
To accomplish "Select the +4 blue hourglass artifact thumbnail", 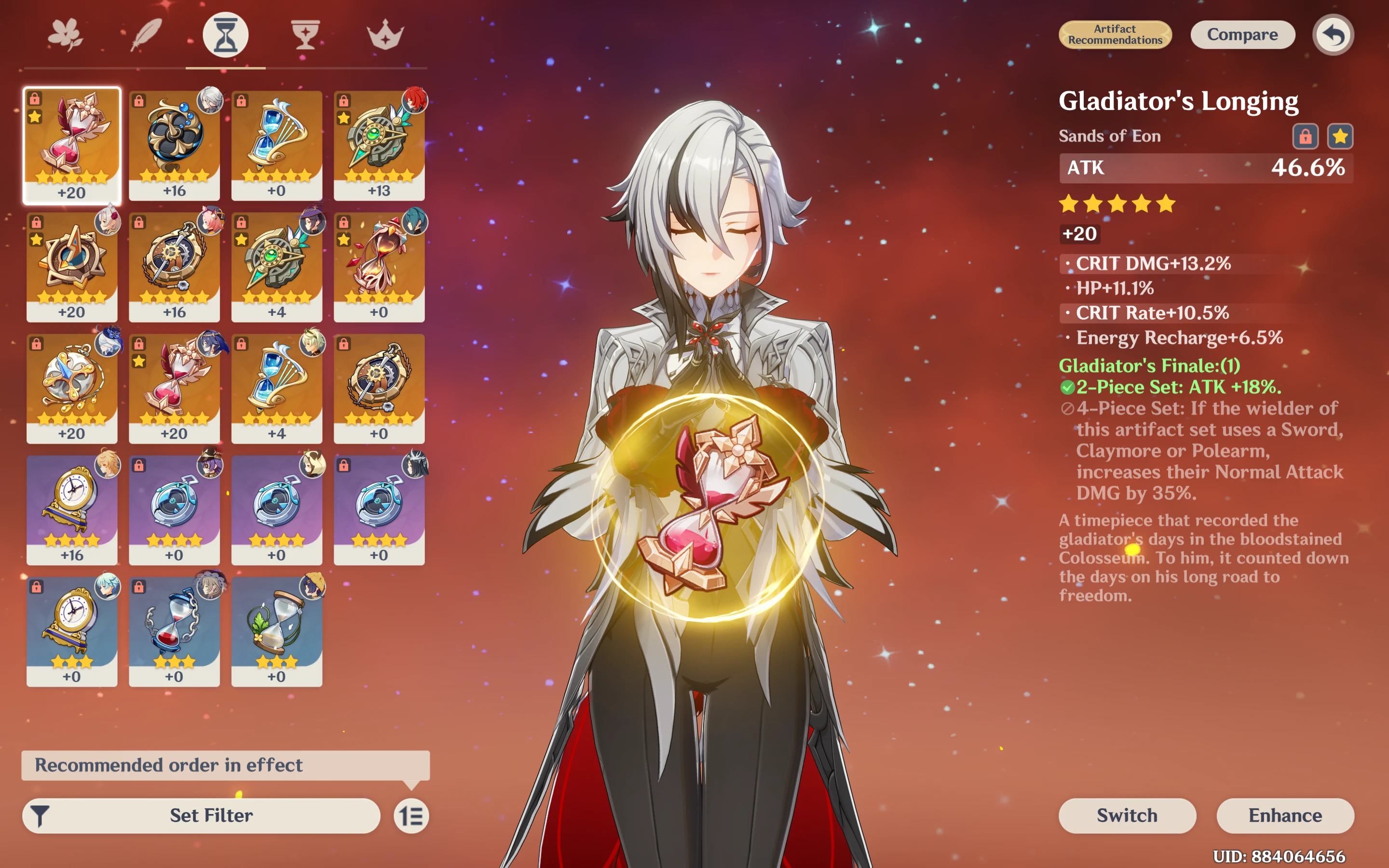I will [277, 382].
